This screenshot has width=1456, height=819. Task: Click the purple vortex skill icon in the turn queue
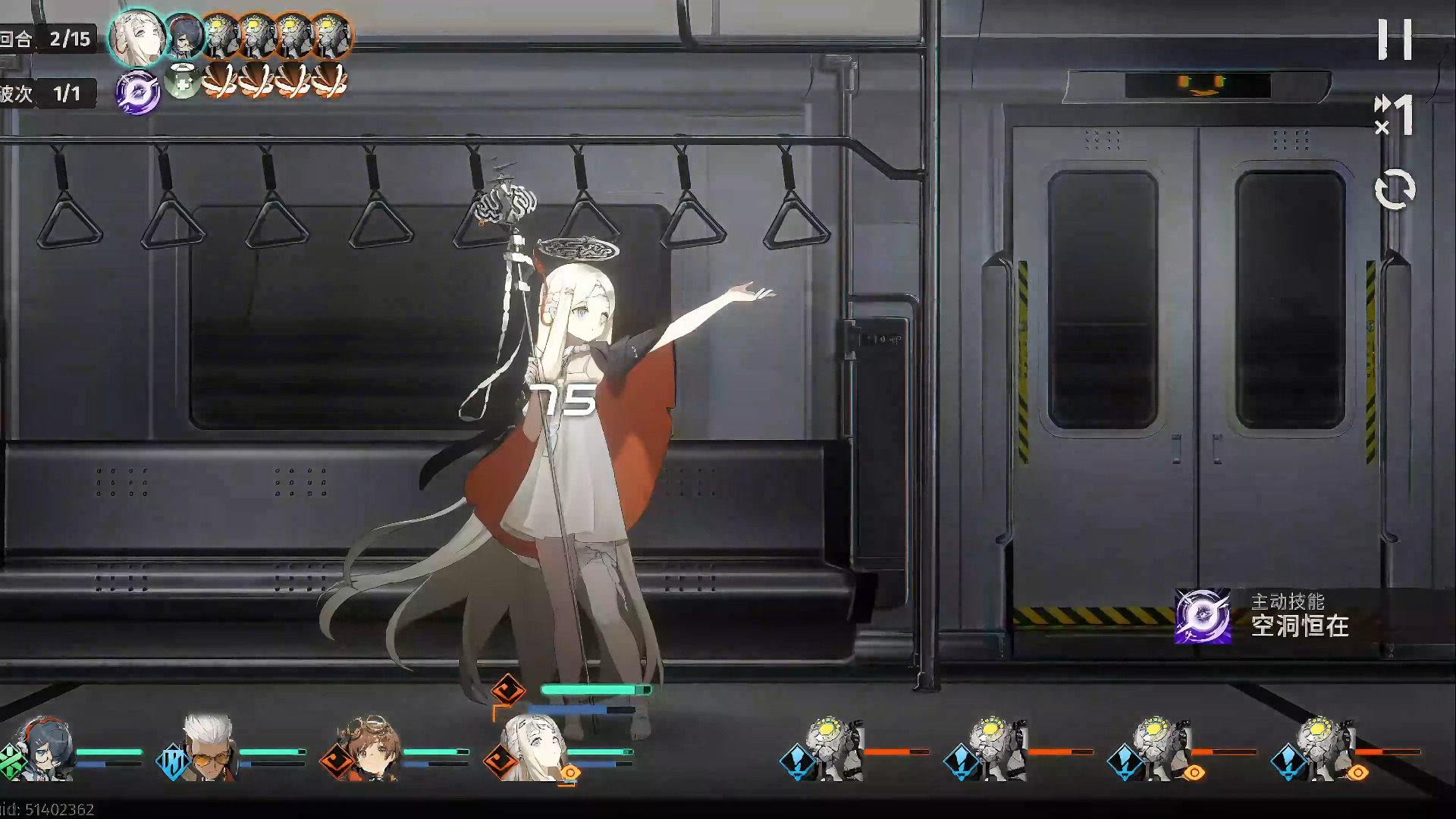pyautogui.click(x=137, y=93)
